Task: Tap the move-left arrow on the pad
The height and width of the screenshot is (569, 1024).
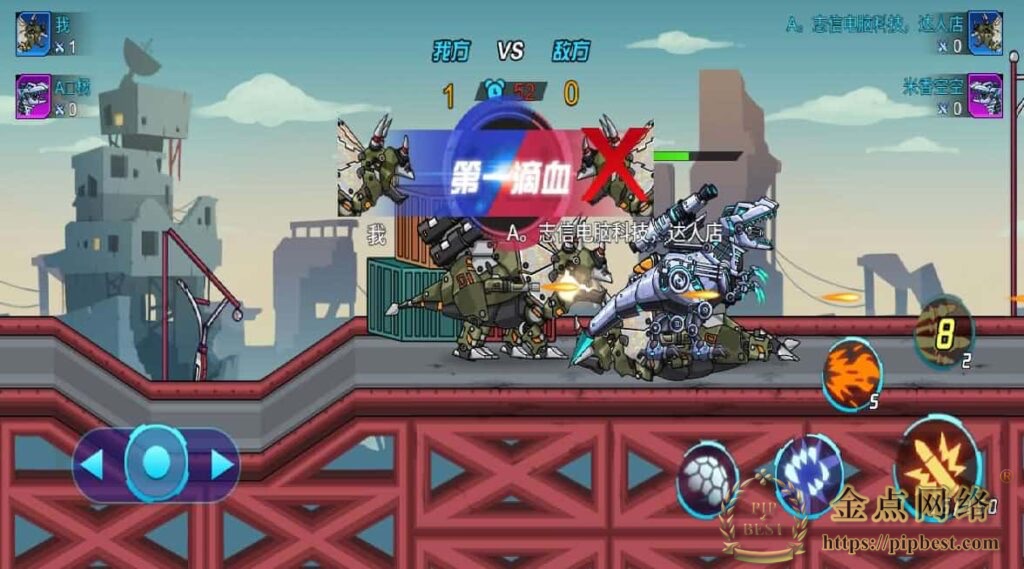Action: 92,465
